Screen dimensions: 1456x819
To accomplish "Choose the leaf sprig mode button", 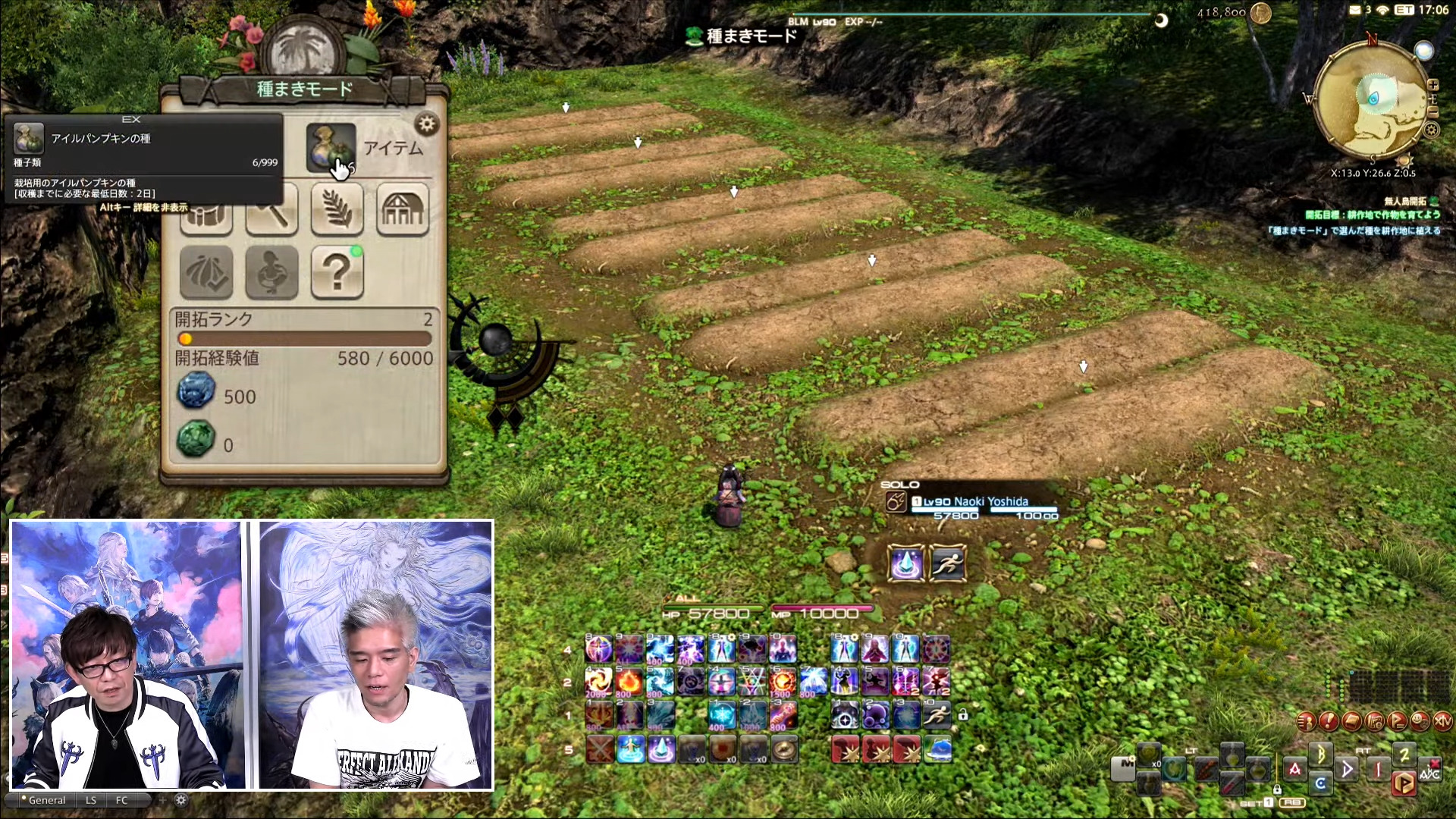I will (x=337, y=209).
